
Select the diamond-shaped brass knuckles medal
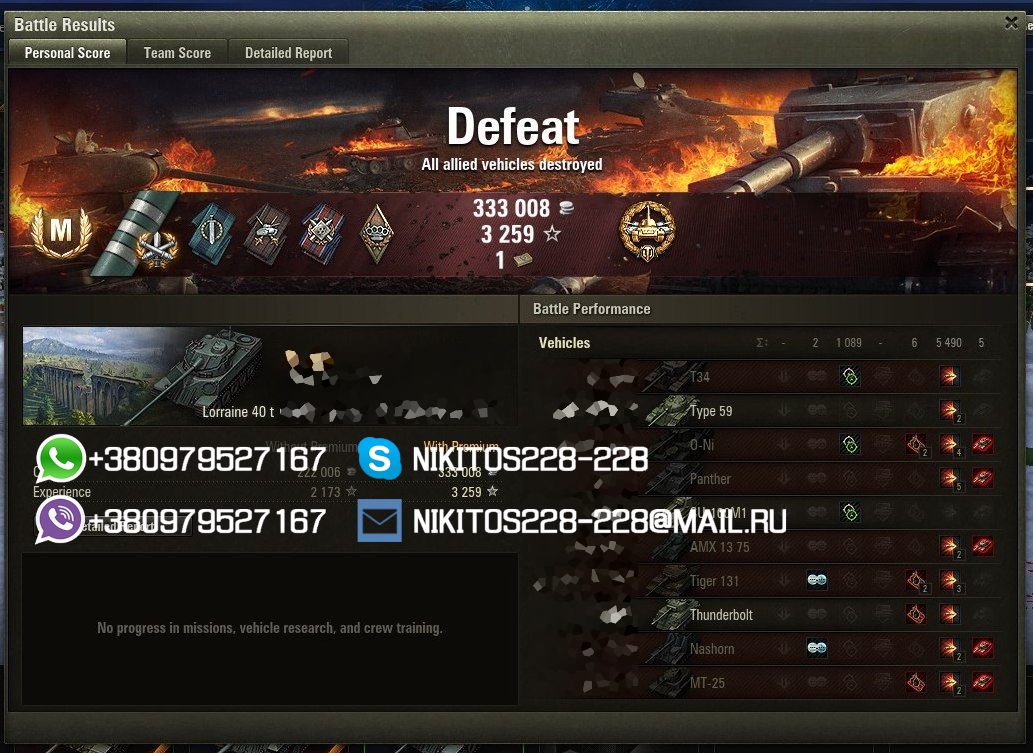click(376, 234)
